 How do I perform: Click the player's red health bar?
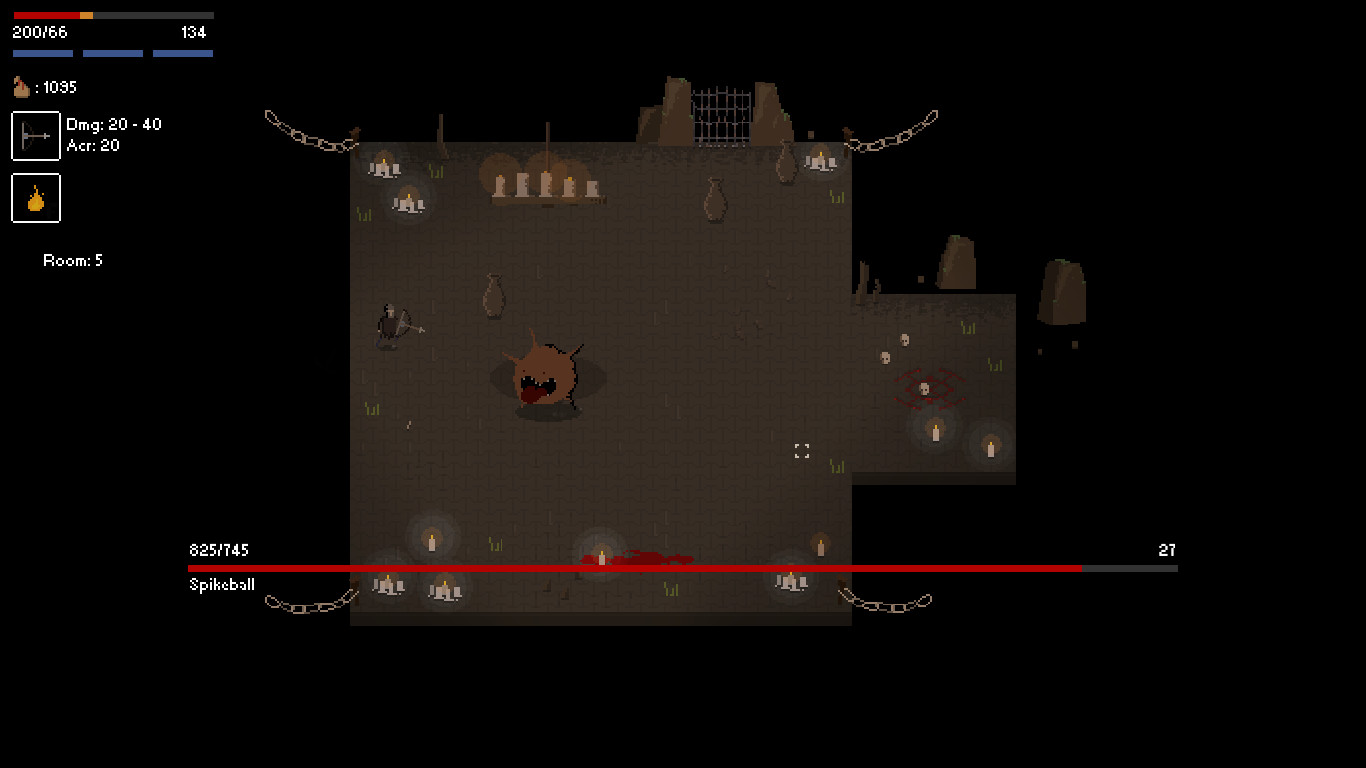coord(45,15)
